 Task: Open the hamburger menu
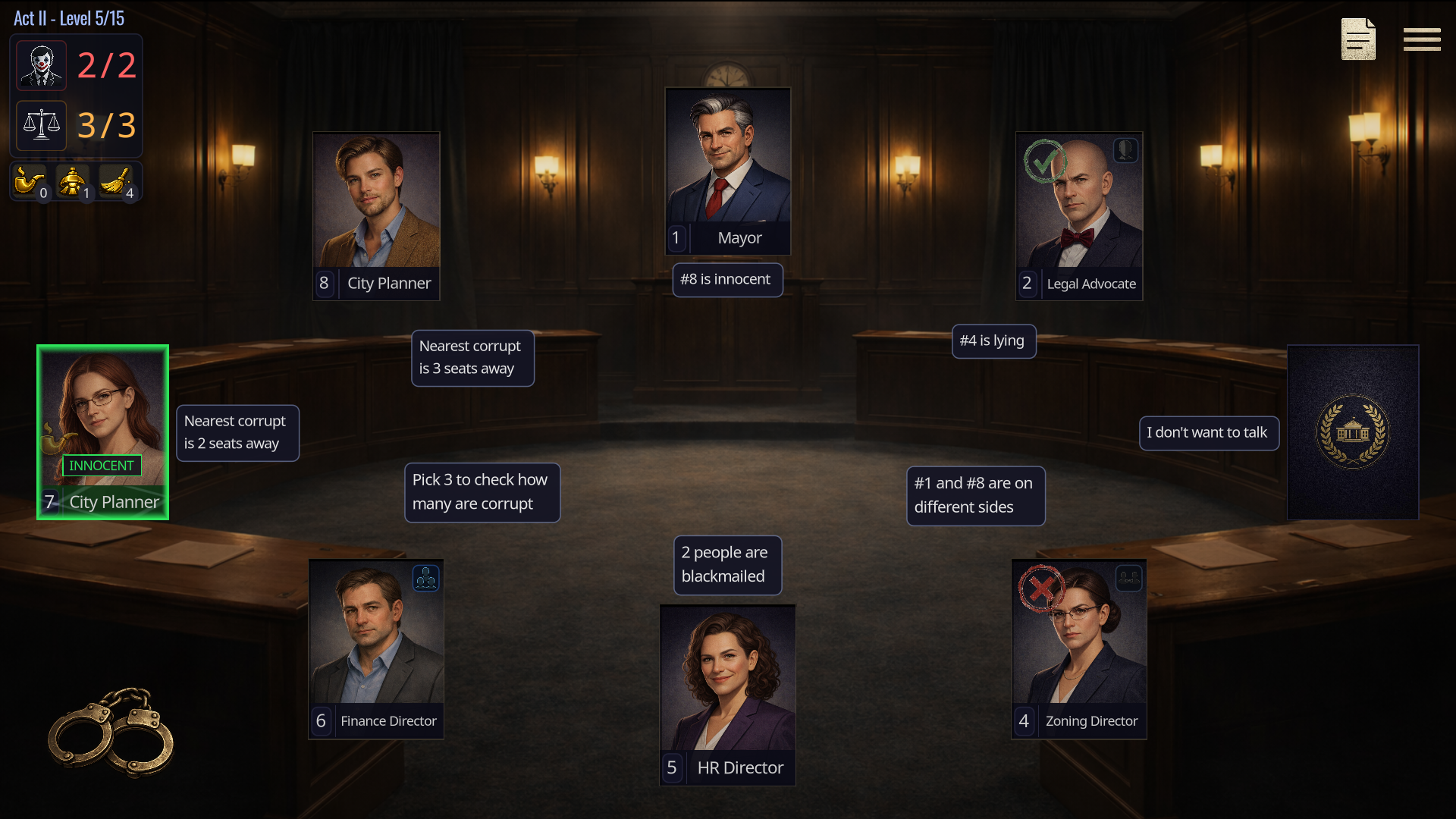pyautogui.click(x=1421, y=39)
